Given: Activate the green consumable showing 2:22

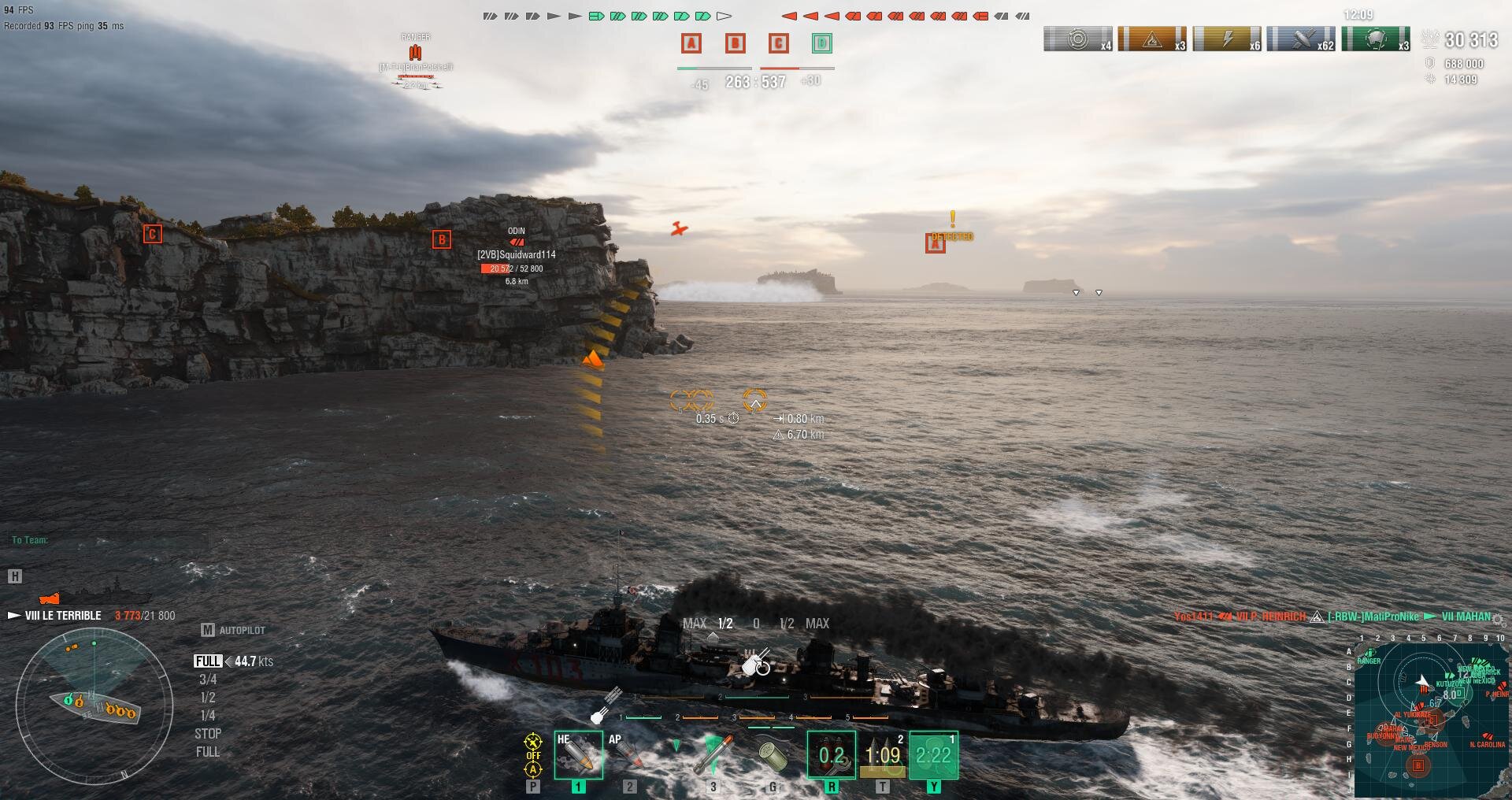Looking at the screenshot, I should click(933, 755).
